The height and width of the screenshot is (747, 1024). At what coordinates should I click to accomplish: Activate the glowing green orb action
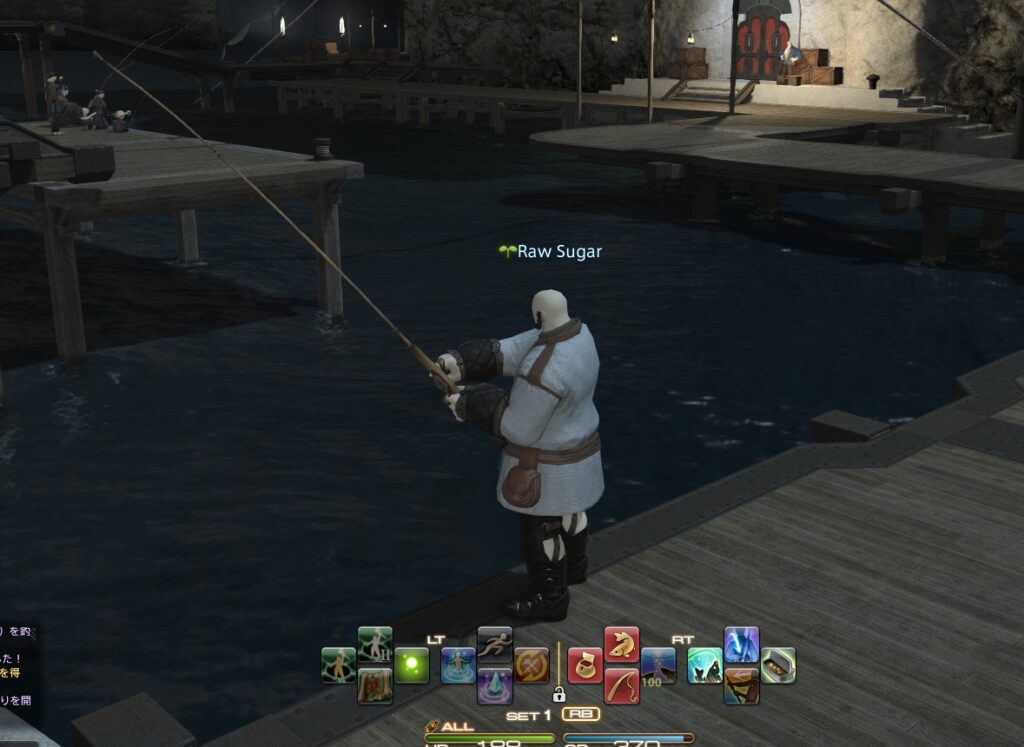pos(411,665)
